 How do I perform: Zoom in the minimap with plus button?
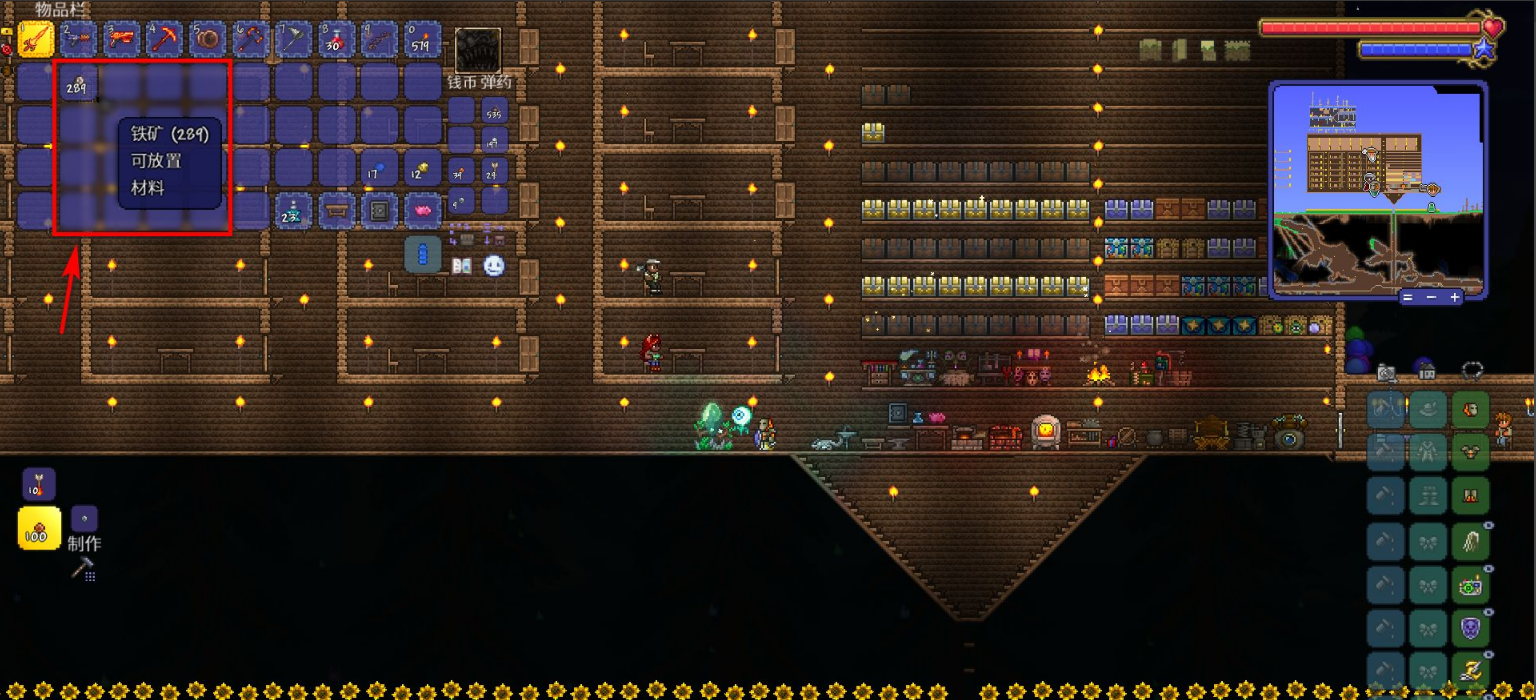pos(1455,297)
